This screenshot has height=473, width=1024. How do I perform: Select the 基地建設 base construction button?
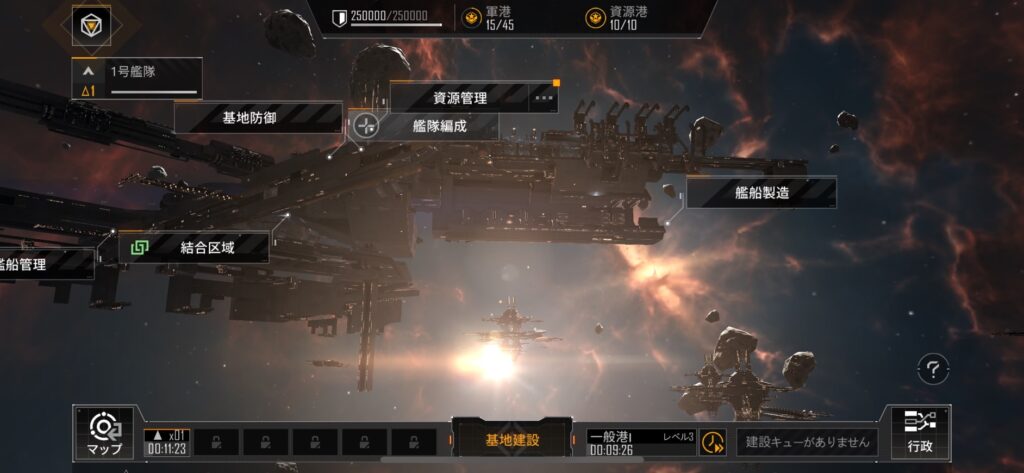tap(513, 439)
